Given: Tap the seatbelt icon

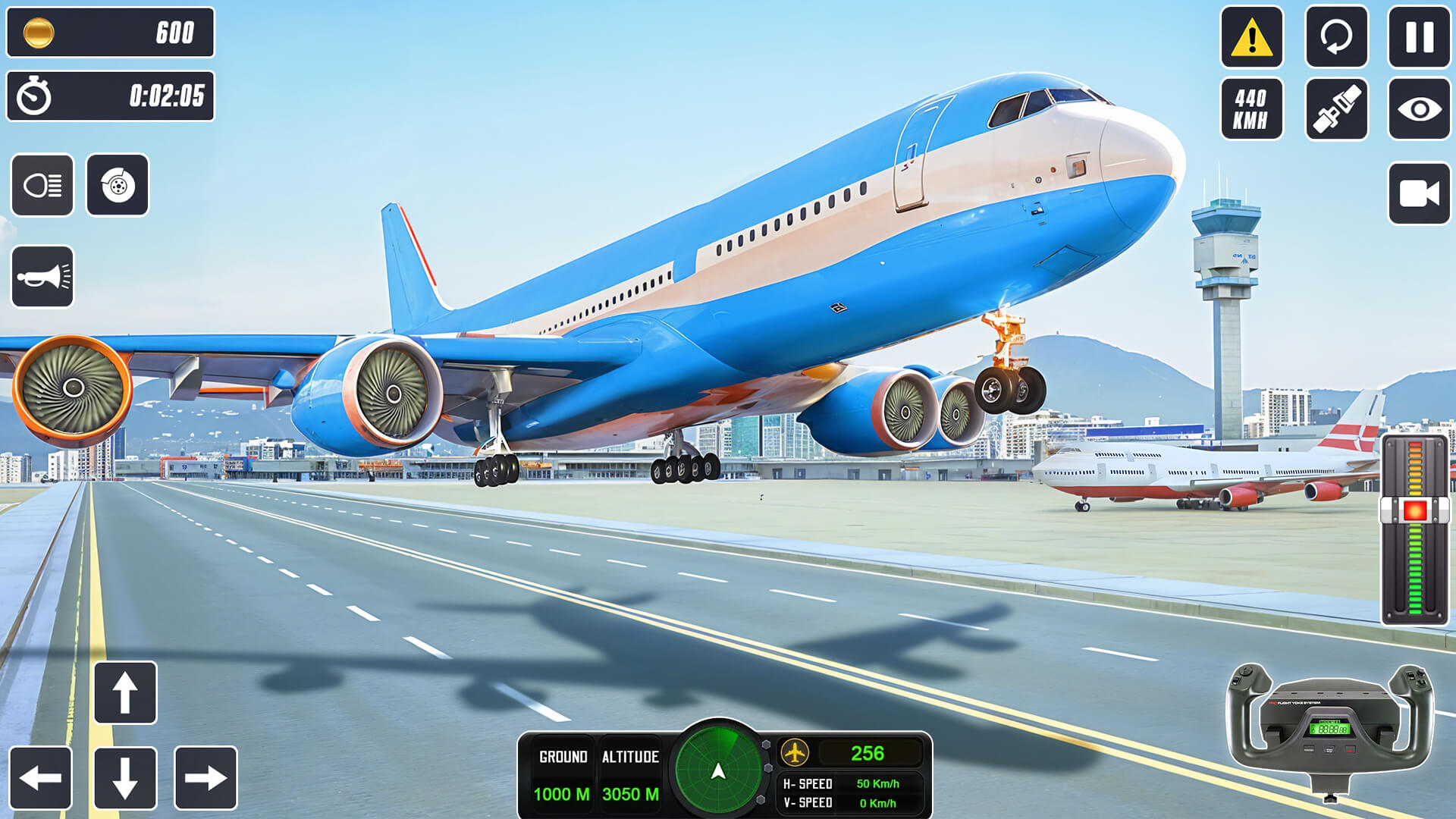Looking at the screenshot, I should pyautogui.click(x=1337, y=106).
